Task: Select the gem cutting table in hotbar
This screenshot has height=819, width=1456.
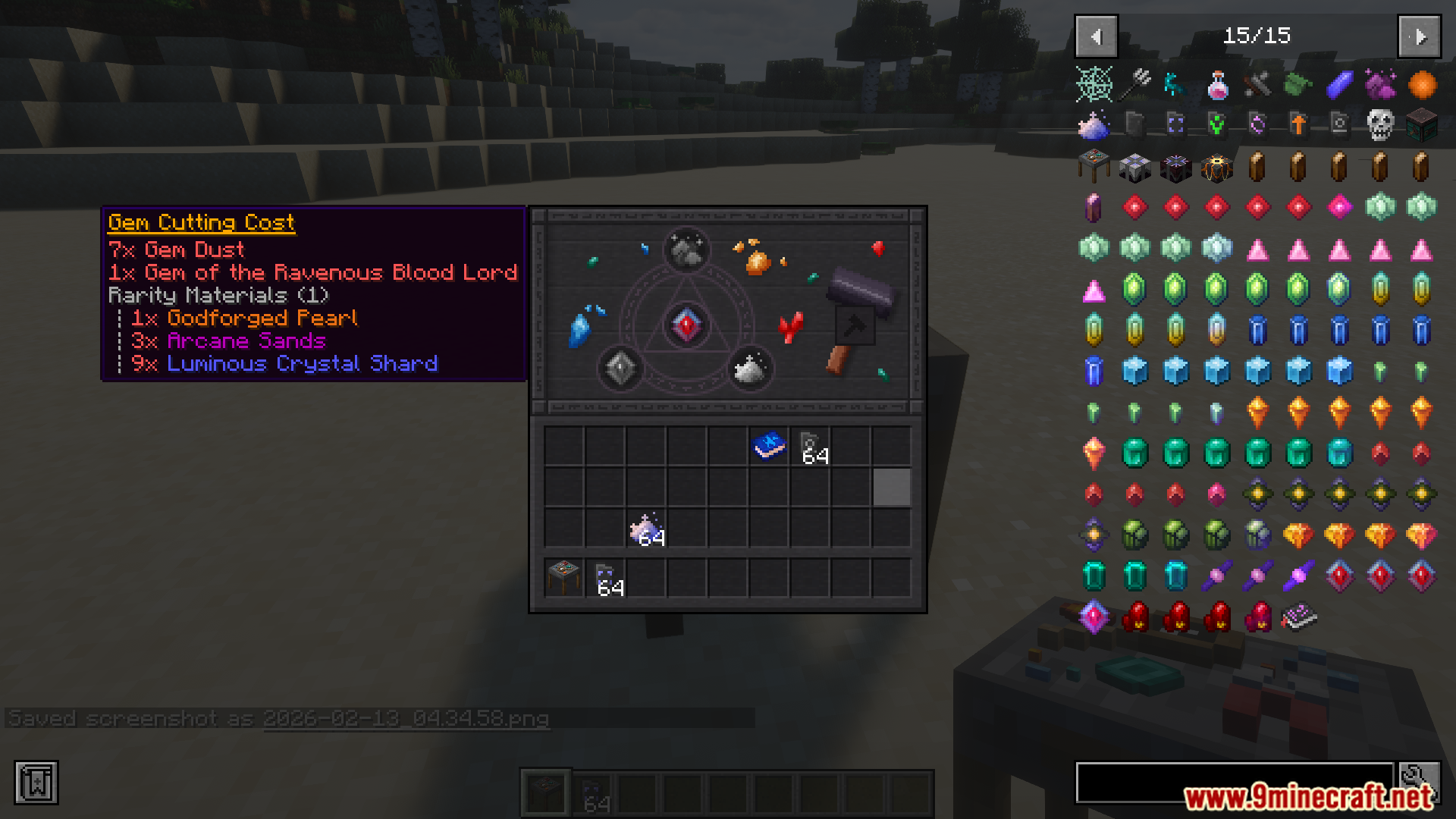Action: tap(564, 578)
